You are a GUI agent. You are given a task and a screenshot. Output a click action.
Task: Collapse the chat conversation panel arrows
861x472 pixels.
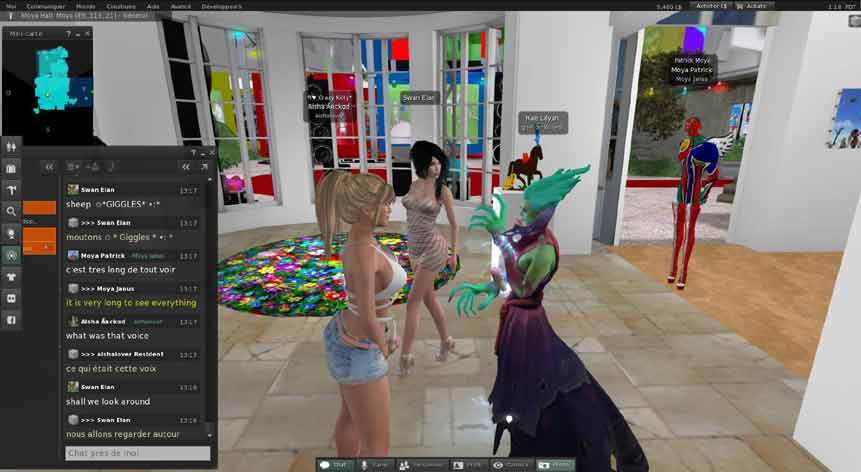[x=185, y=166]
